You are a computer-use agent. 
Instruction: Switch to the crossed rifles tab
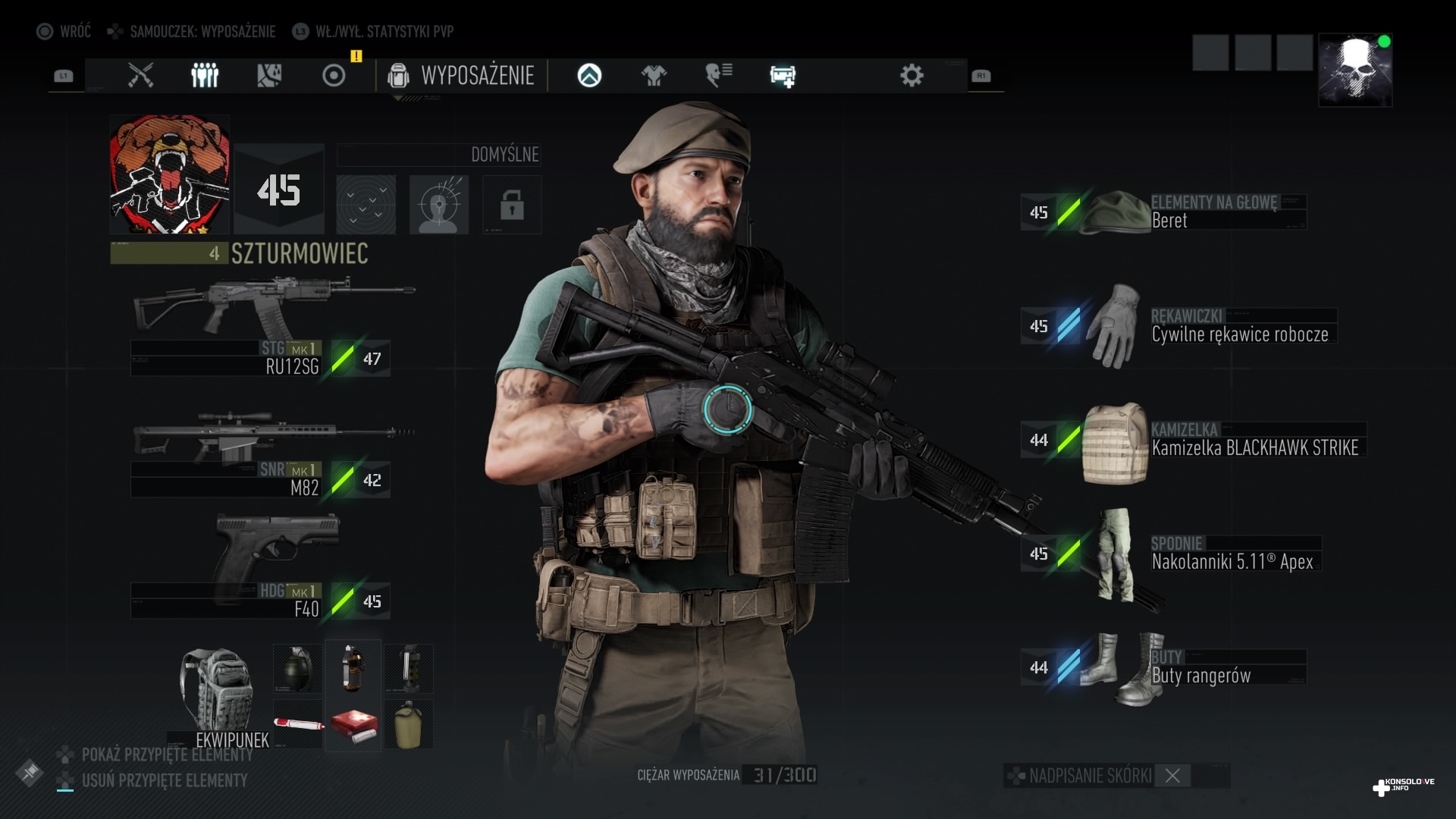pyautogui.click(x=140, y=75)
